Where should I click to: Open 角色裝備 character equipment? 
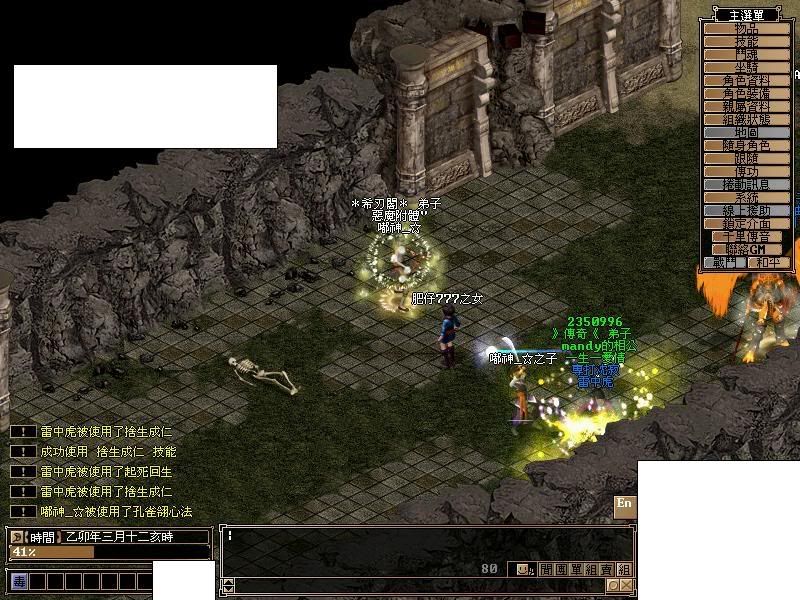coord(747,93)
